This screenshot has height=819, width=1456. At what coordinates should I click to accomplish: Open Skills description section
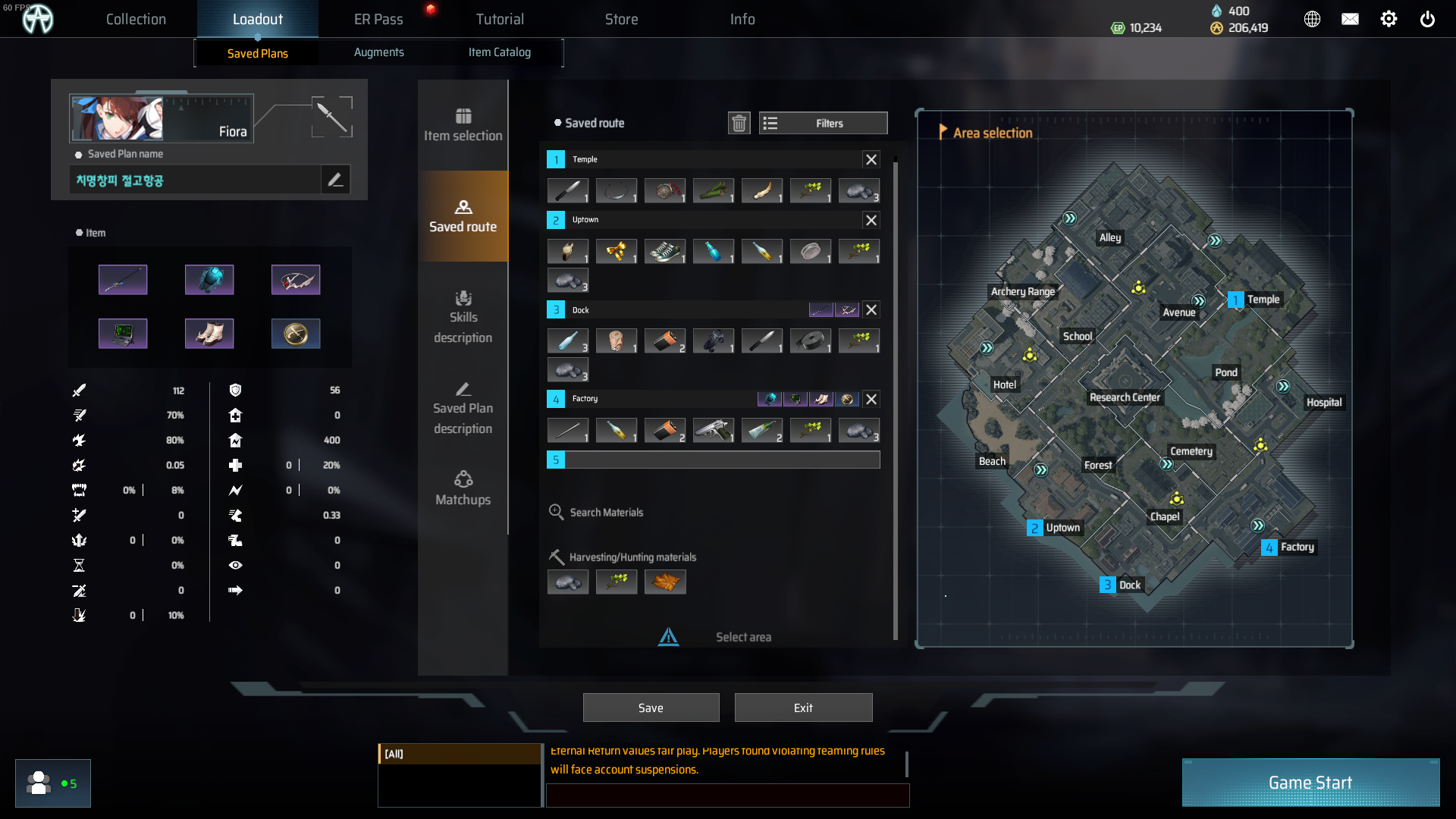coord(463,317)
